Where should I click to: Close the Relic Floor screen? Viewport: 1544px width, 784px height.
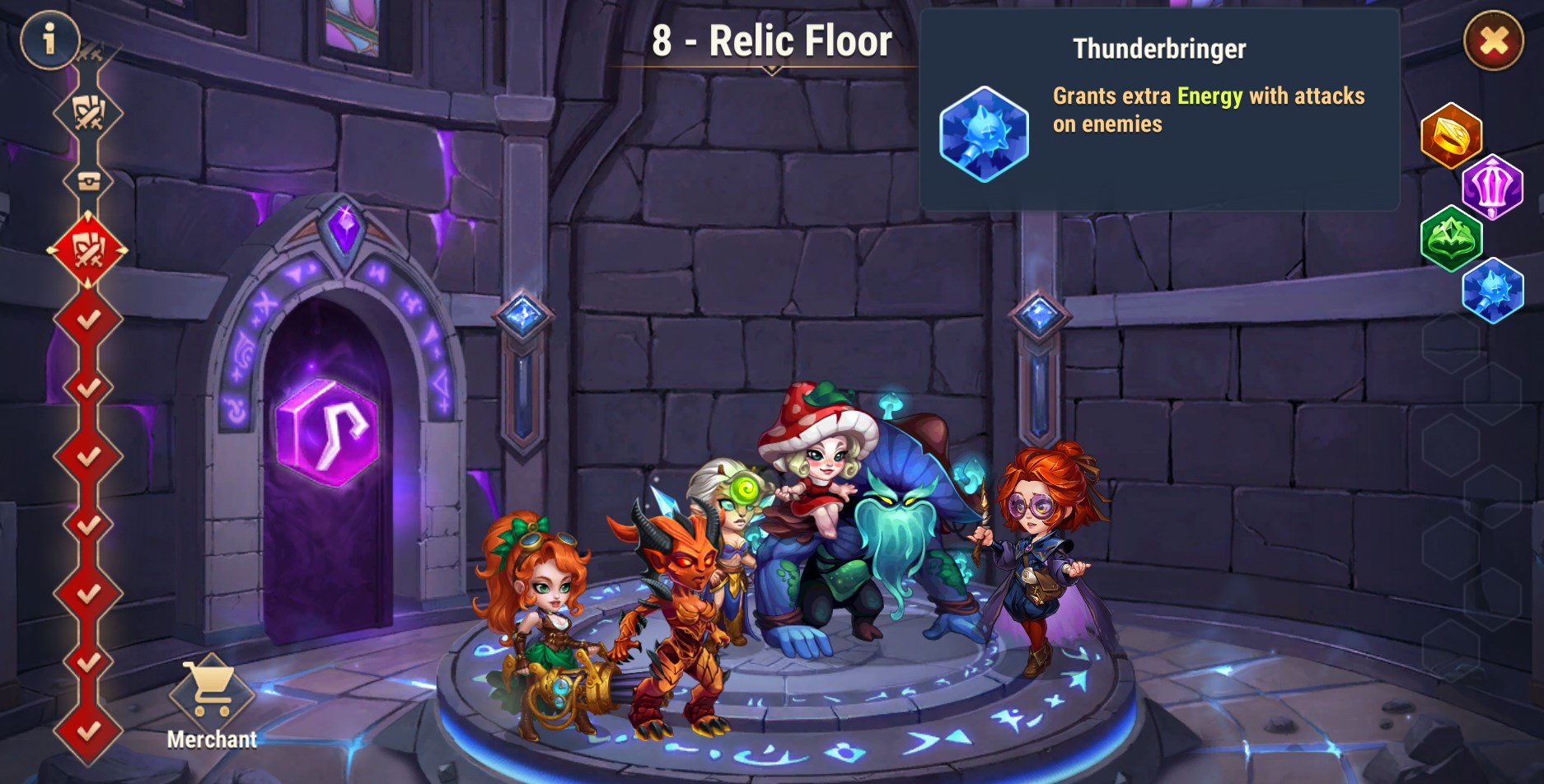[1493, 40]
